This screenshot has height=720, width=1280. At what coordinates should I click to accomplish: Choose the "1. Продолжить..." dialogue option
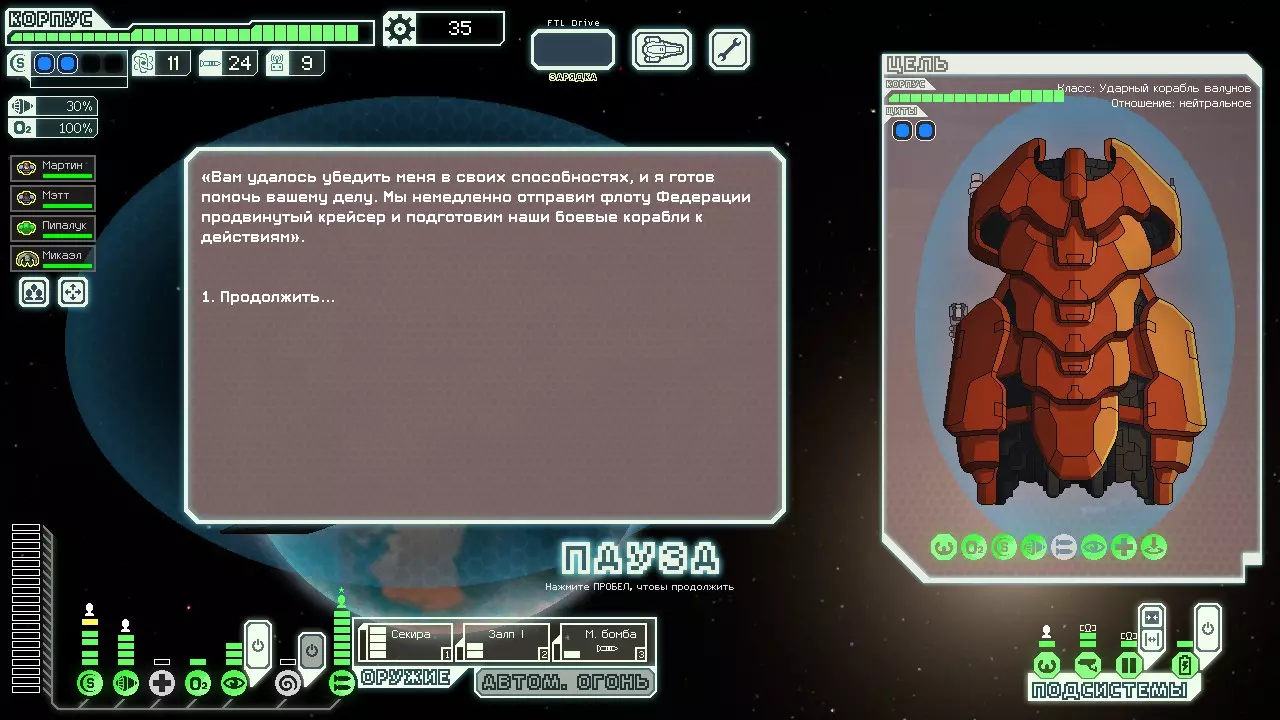click(268, 297)
